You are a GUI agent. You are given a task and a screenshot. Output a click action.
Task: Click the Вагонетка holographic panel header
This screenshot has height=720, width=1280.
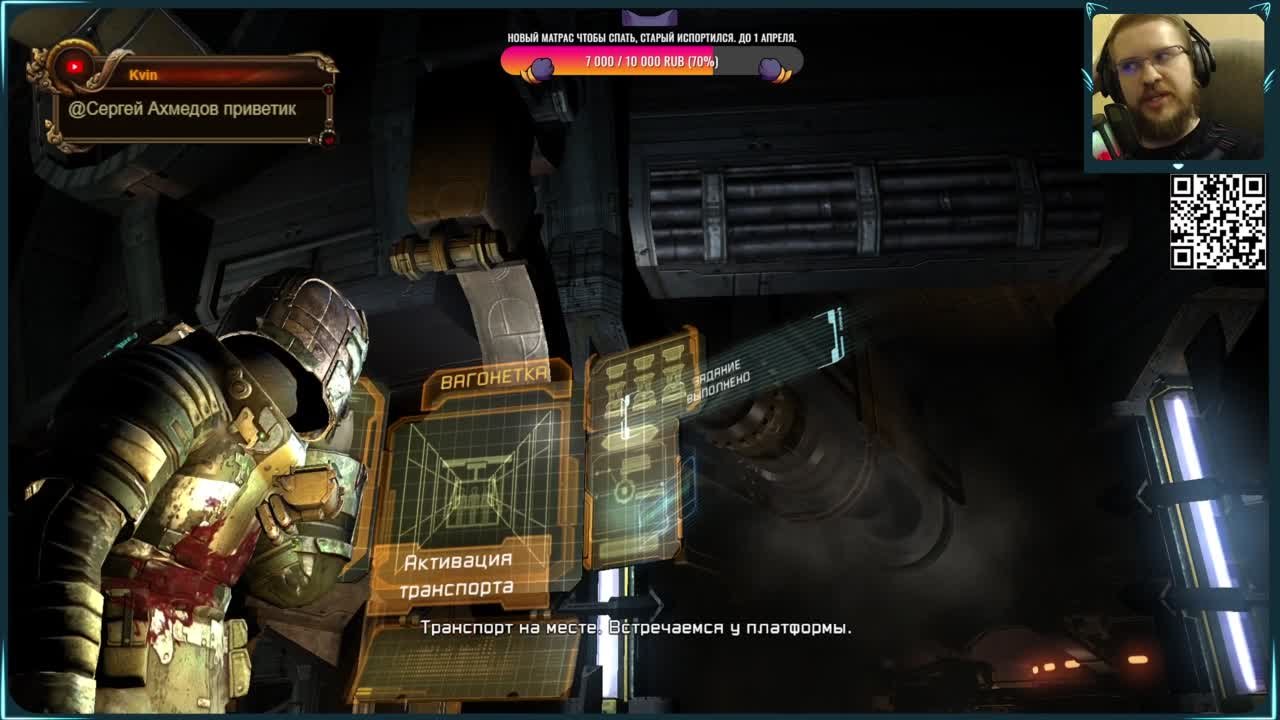click(495, 378)
